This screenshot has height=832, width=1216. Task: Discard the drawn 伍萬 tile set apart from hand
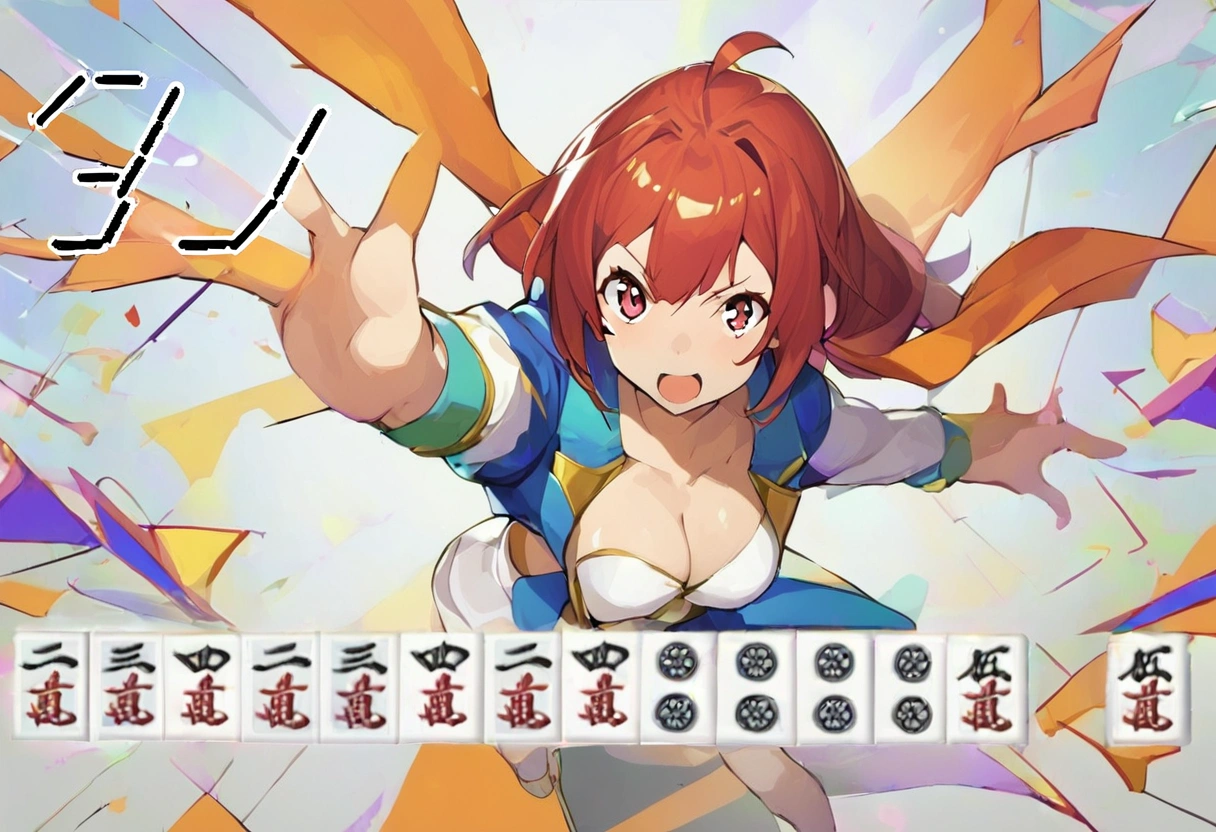pyautogui.click(x=1147, y=689)
